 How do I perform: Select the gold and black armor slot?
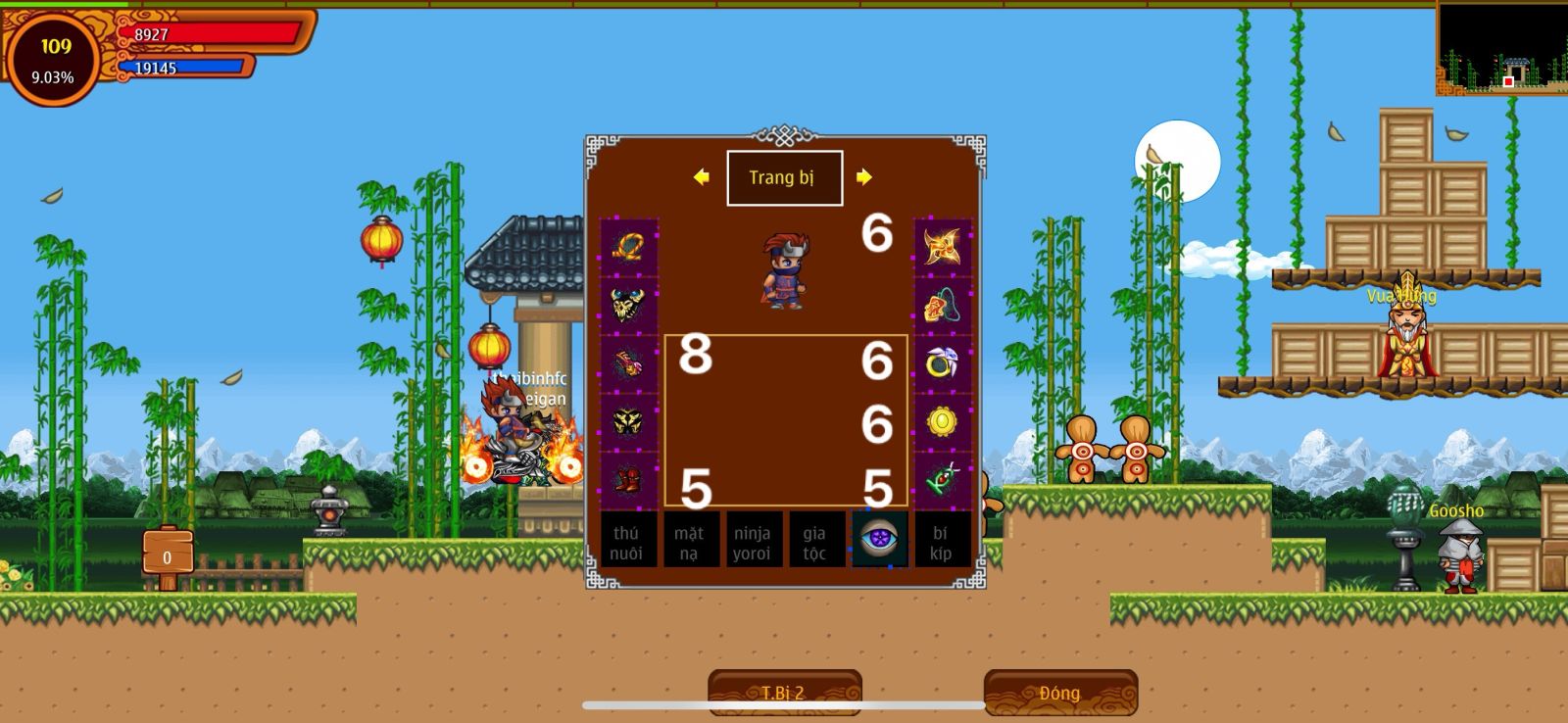628,422
